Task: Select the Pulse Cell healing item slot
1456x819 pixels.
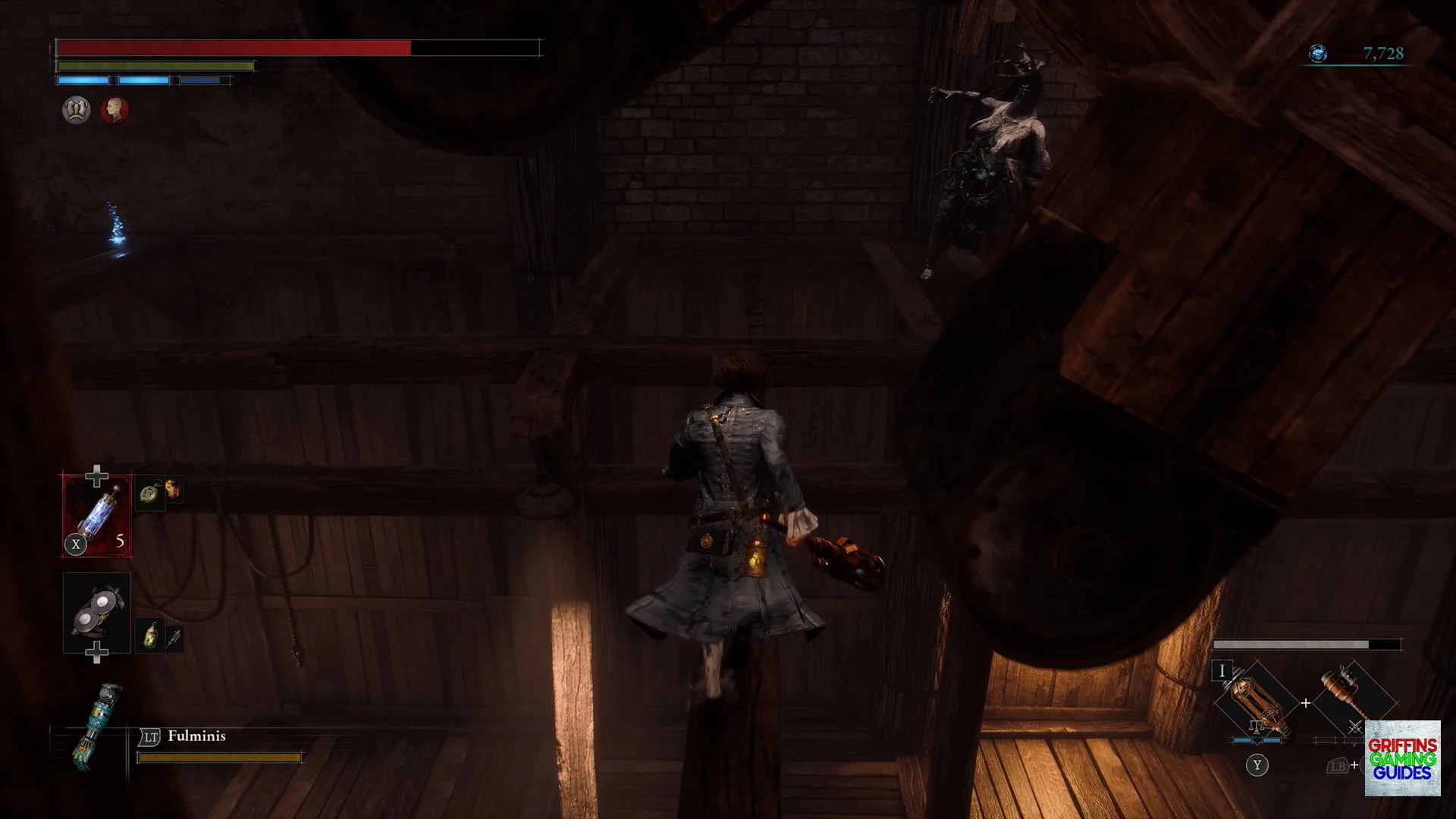Action: click(97, 516)
